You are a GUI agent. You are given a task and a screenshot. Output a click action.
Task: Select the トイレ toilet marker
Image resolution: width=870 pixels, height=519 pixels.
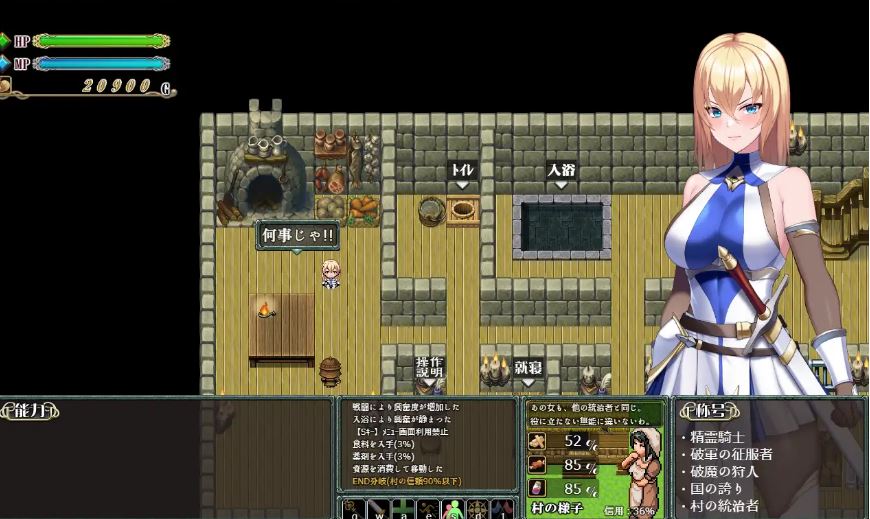(461, 171)
